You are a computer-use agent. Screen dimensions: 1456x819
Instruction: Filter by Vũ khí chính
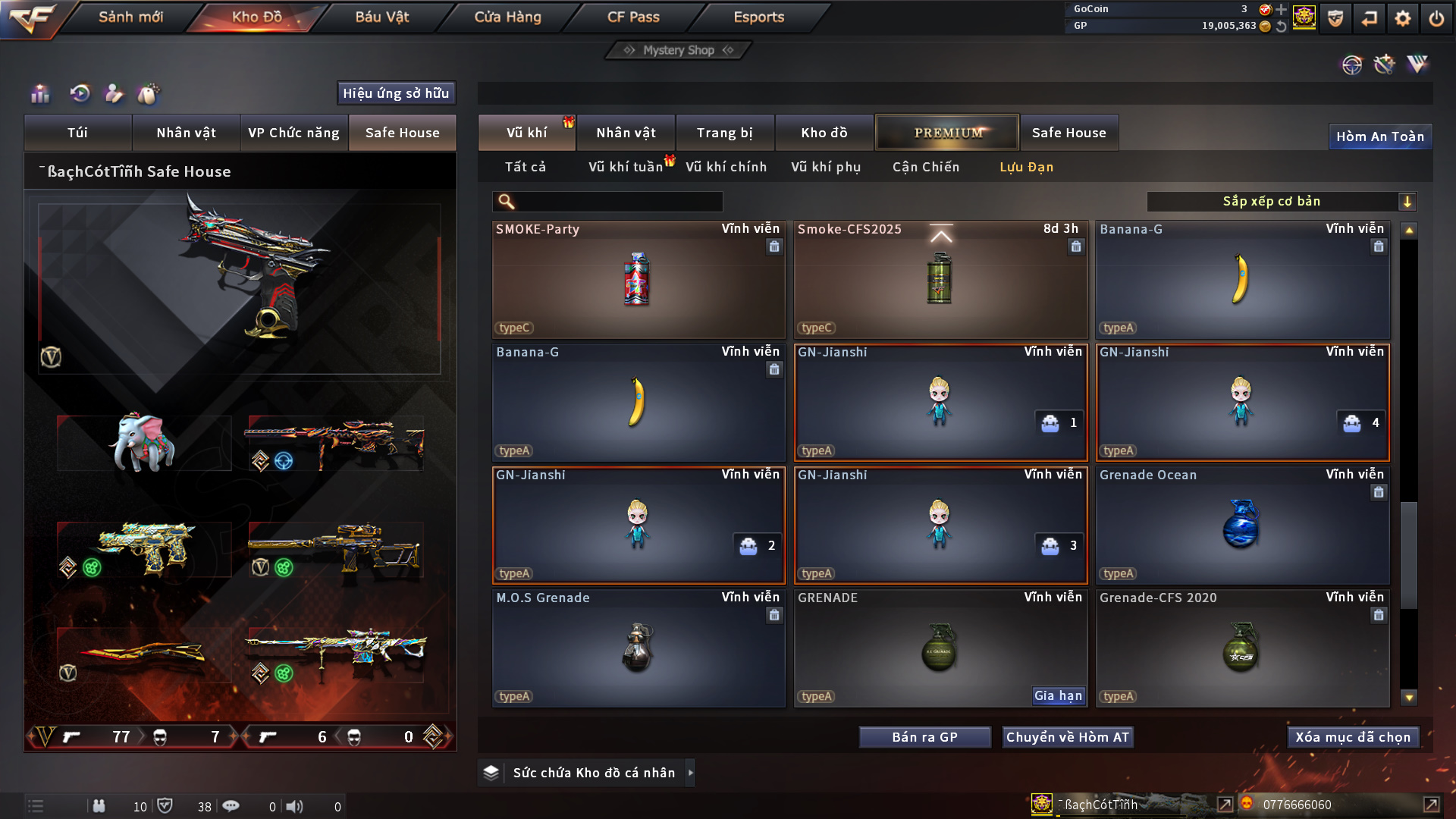(x=726, y=167)
